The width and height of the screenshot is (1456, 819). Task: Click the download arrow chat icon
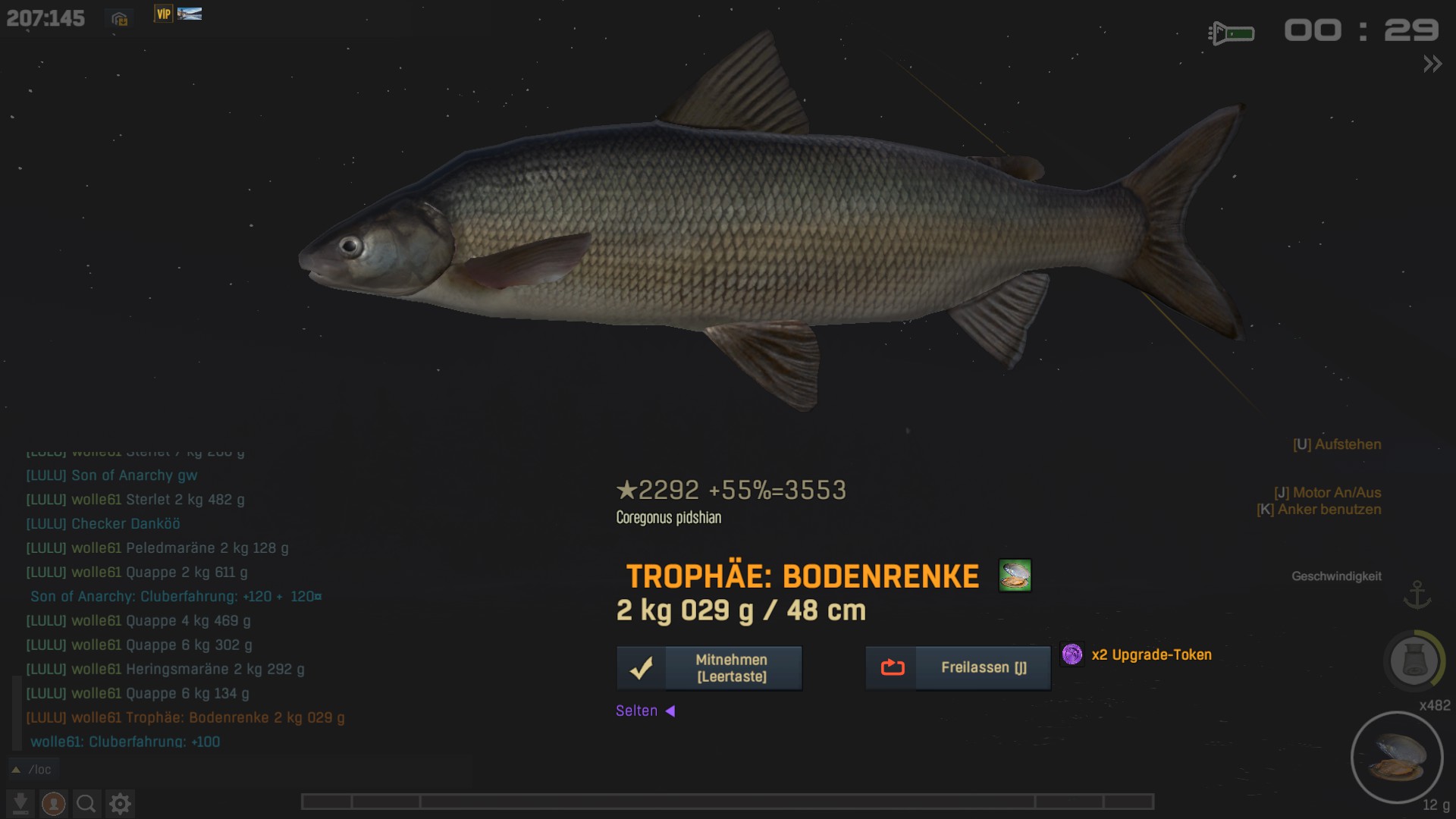pyautogui.click(x=20, y=803)
